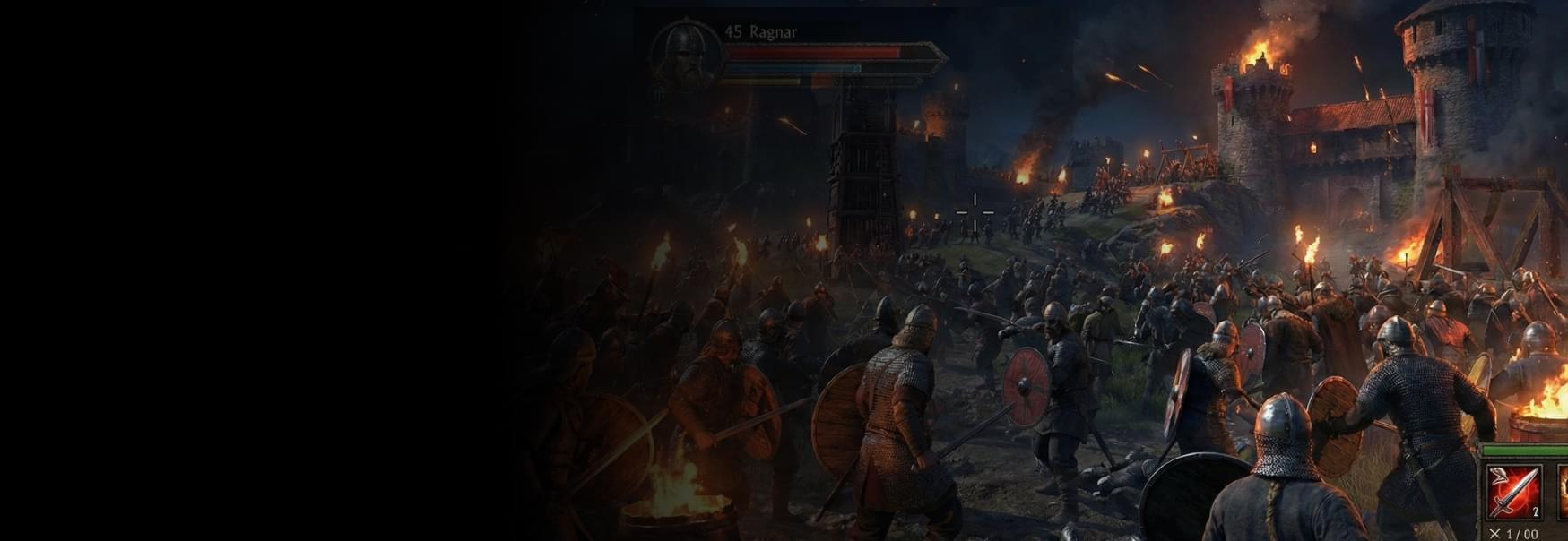This screenshot has width=1568, height=541.
Task: Click Ragnar's helmeted character portrait
Action: click(685, 52)
